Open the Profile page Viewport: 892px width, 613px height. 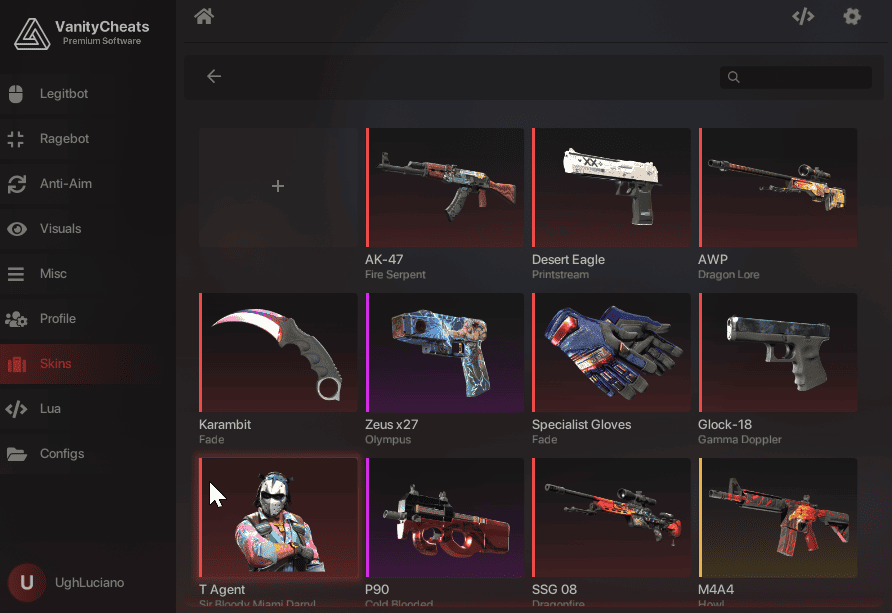tap(57, 319)
